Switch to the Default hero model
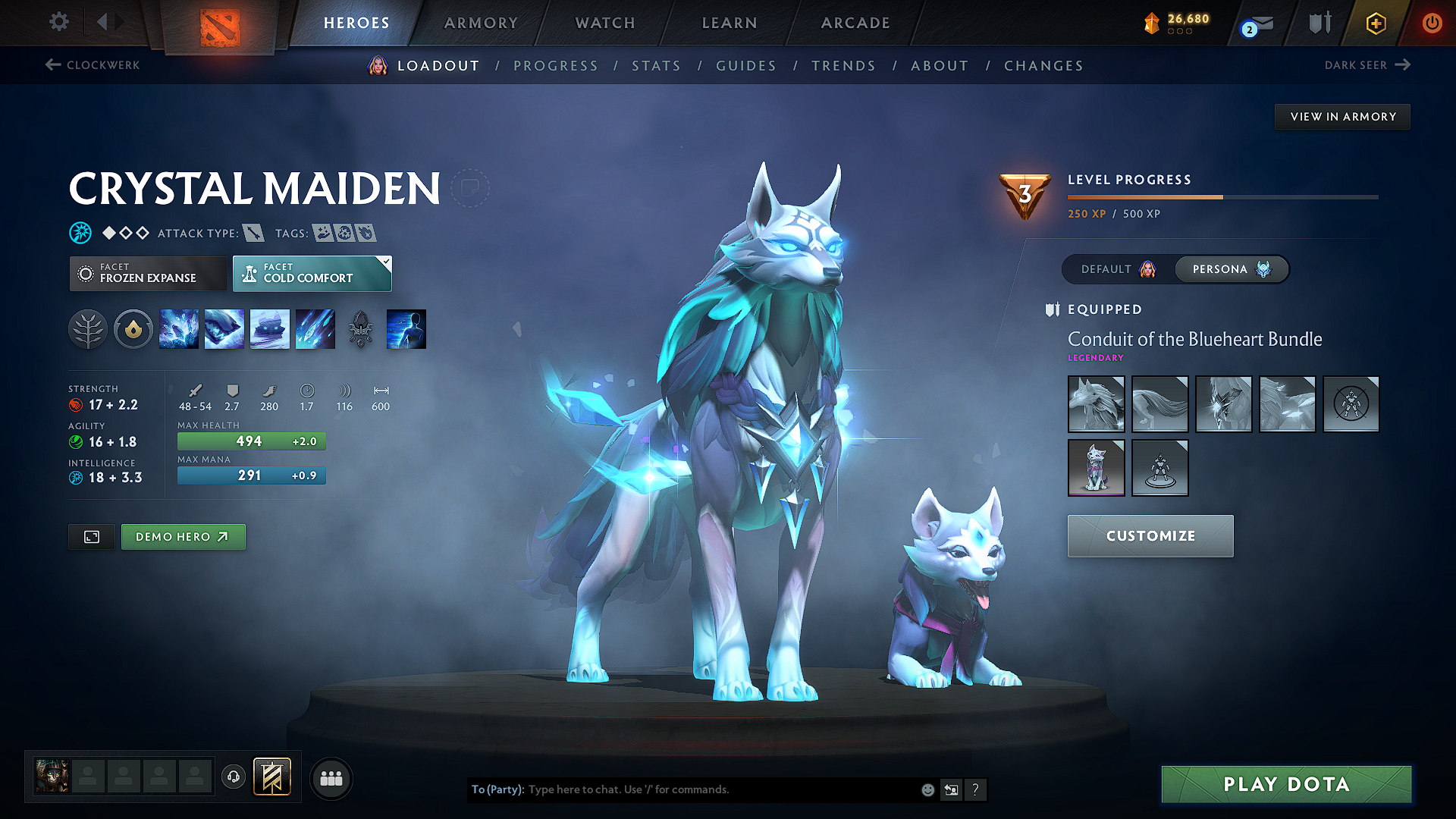 (x=1118, y=269)
